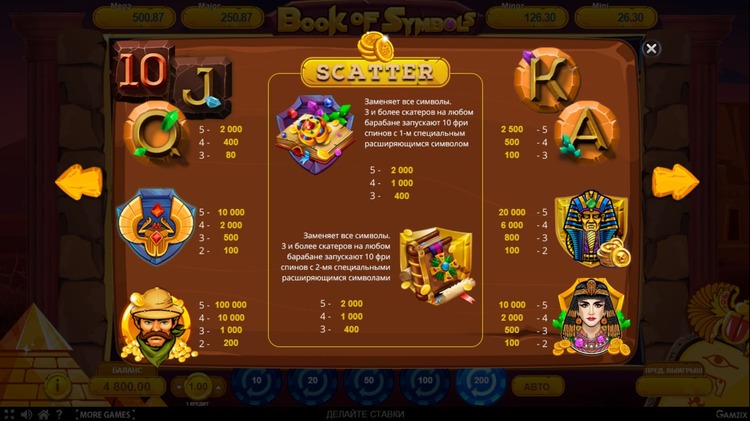750x421 pixels.
Task: Open MORE GAMES
Action: click(105, 414)
